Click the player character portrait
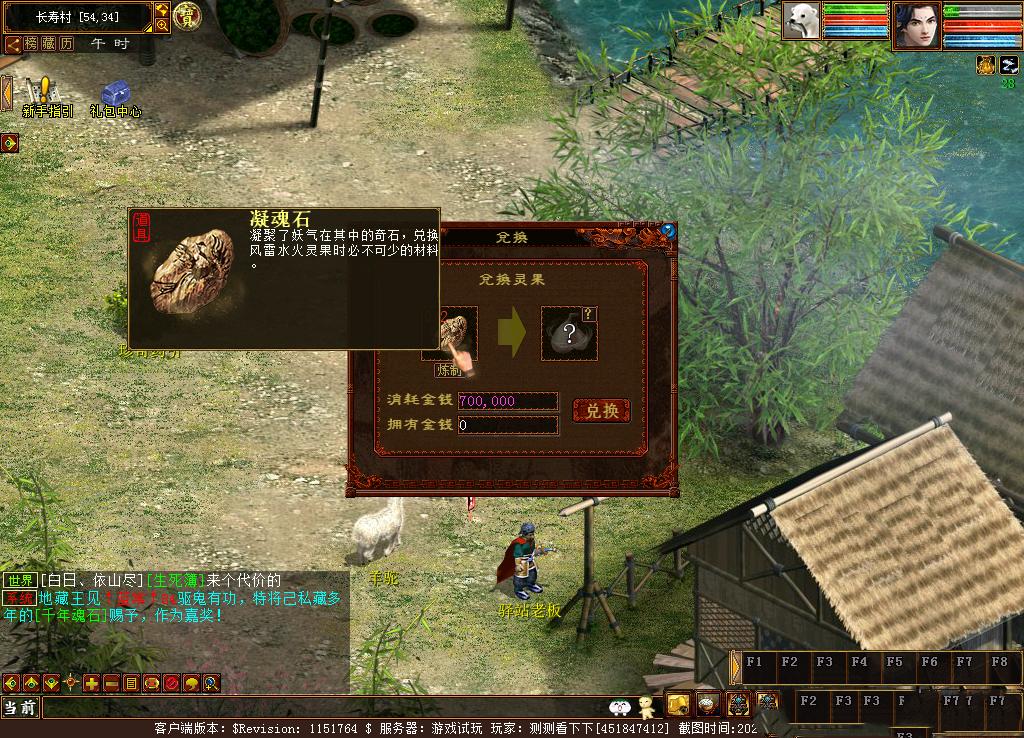1024x738 pixels. pos(916,25)
